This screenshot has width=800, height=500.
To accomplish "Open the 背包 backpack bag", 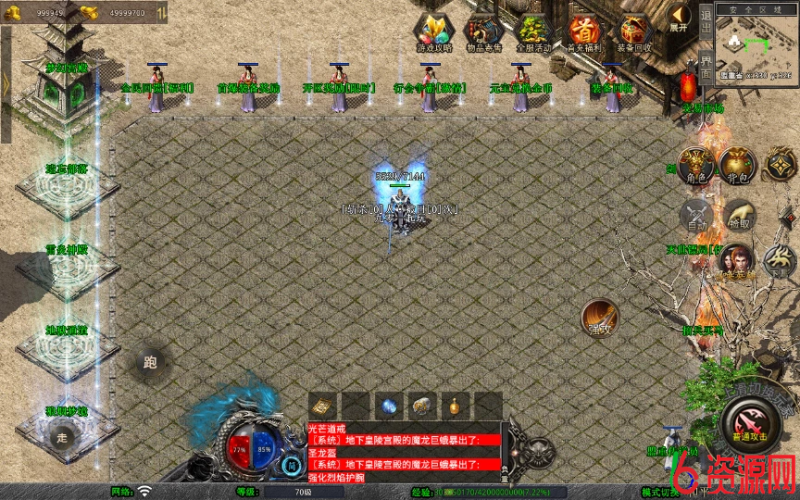I will pyautogui.click(x=738, y=164).
